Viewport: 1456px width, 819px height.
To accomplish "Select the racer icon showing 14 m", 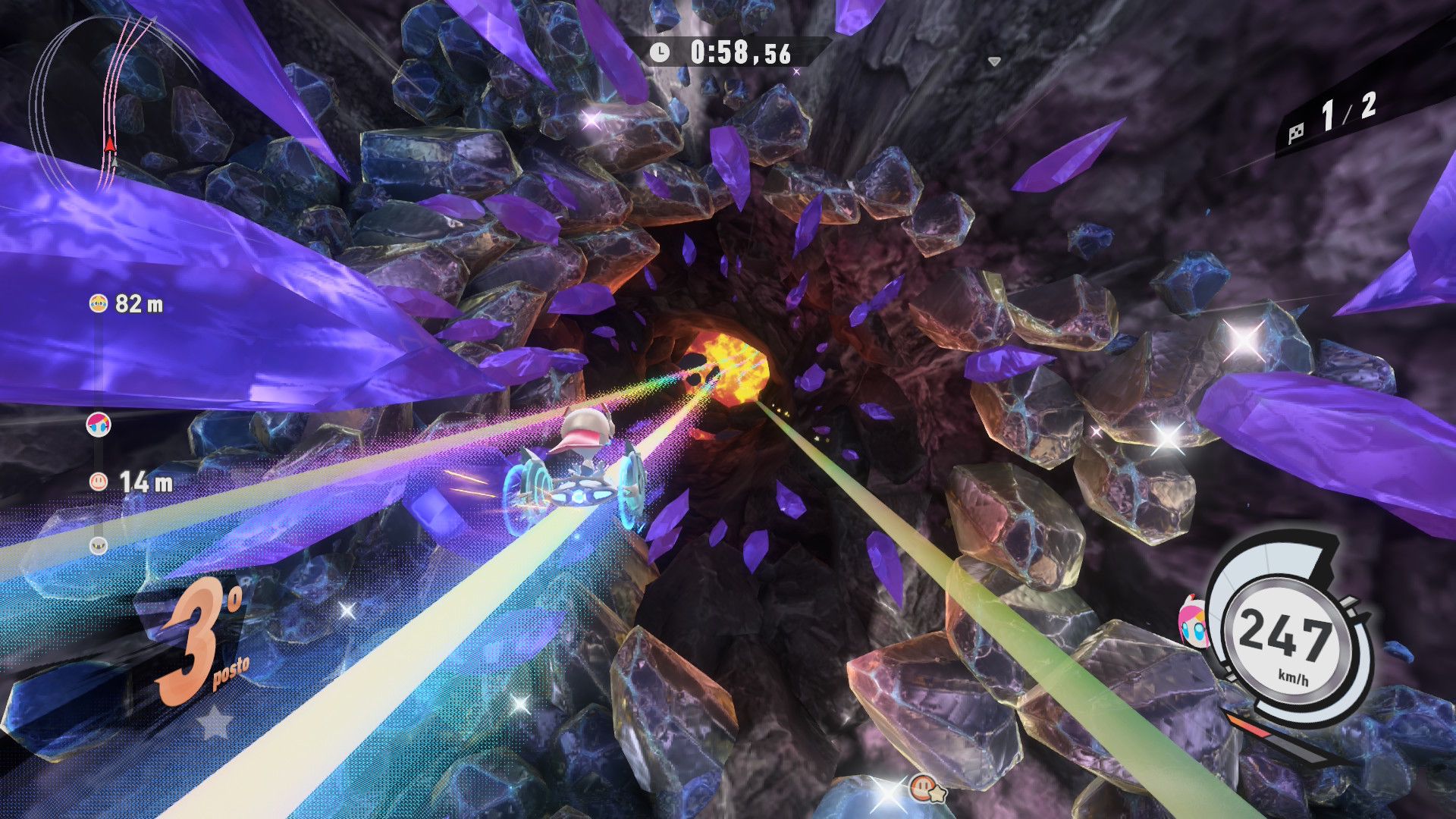I will [x=98, y=481].
